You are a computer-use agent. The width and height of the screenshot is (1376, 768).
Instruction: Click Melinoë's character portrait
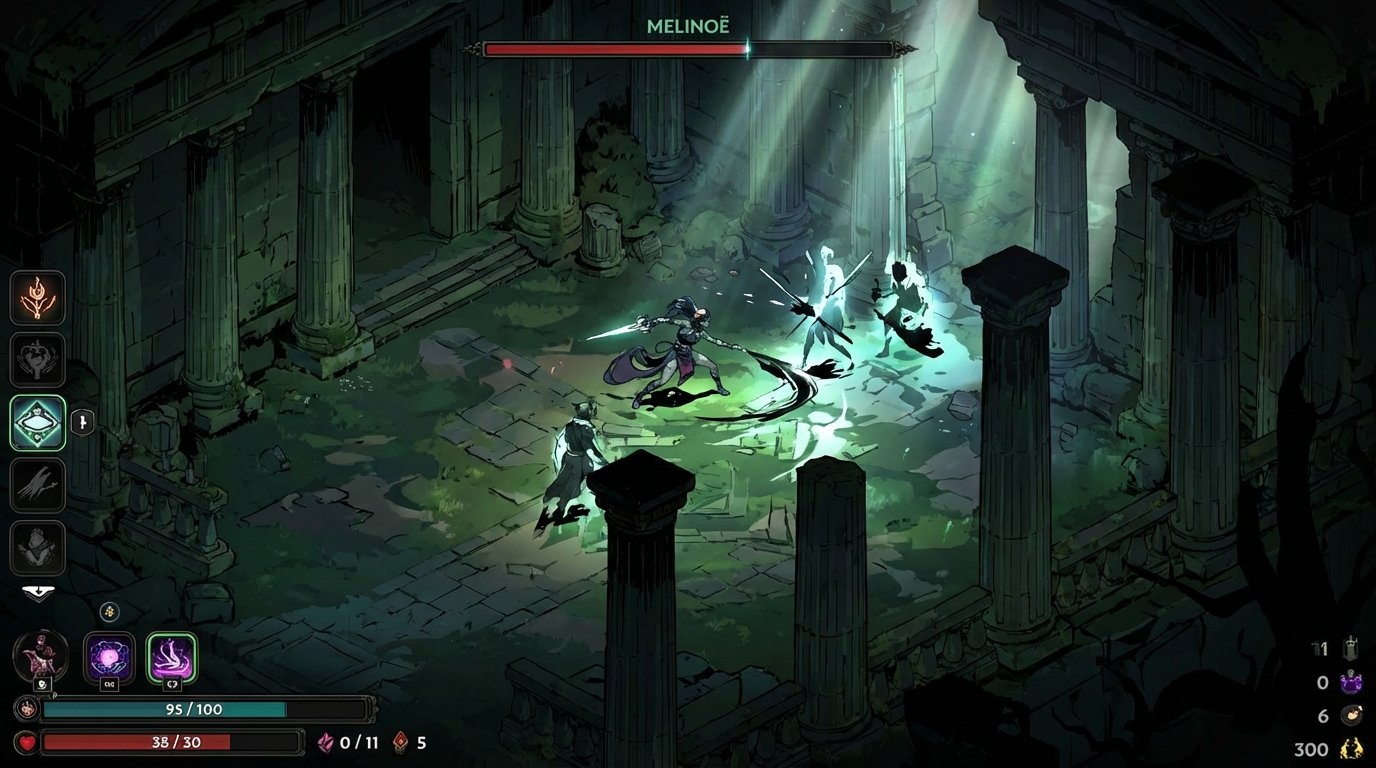coord(40,655)
